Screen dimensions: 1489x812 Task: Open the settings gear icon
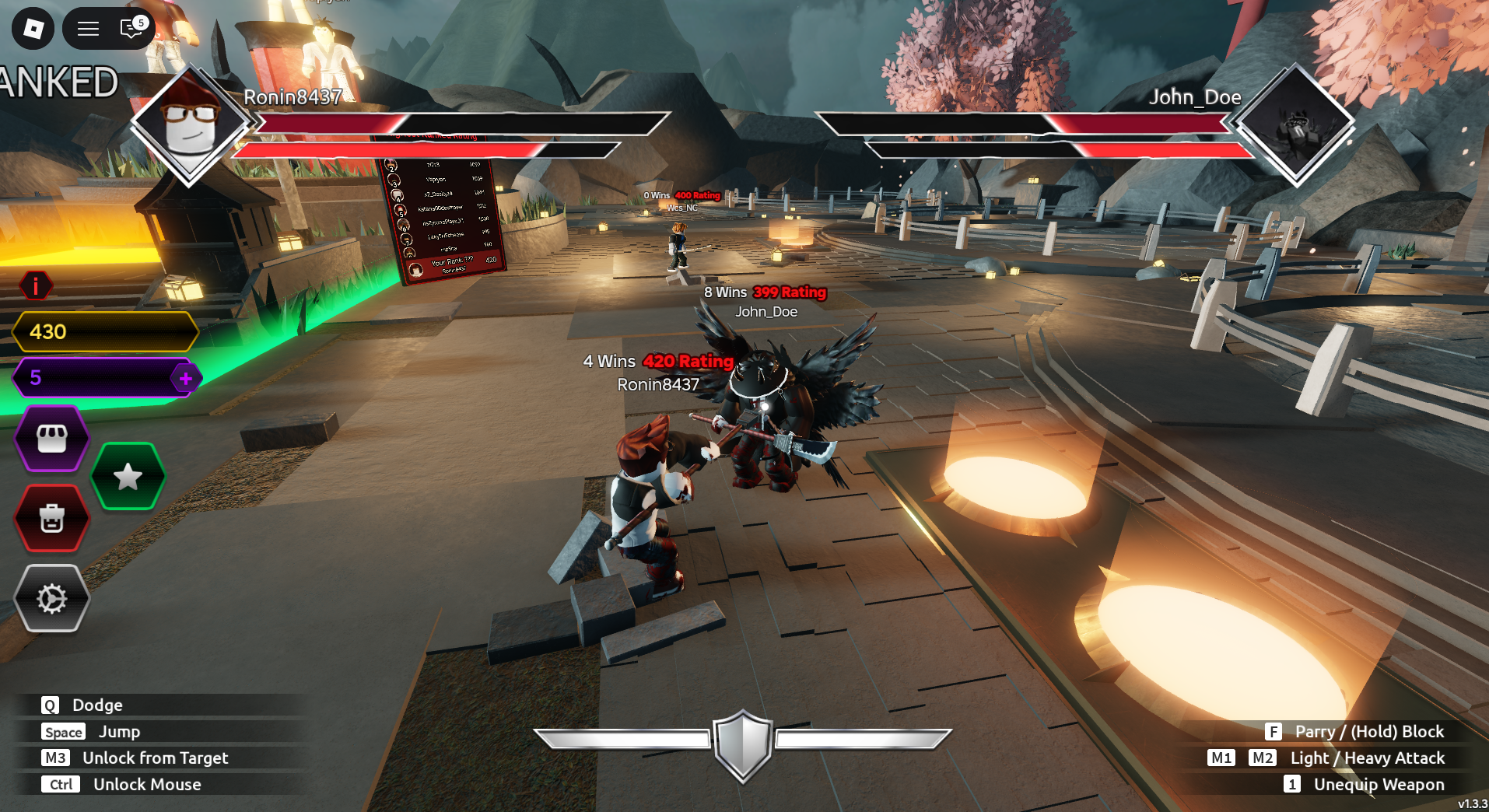[51, 599]
